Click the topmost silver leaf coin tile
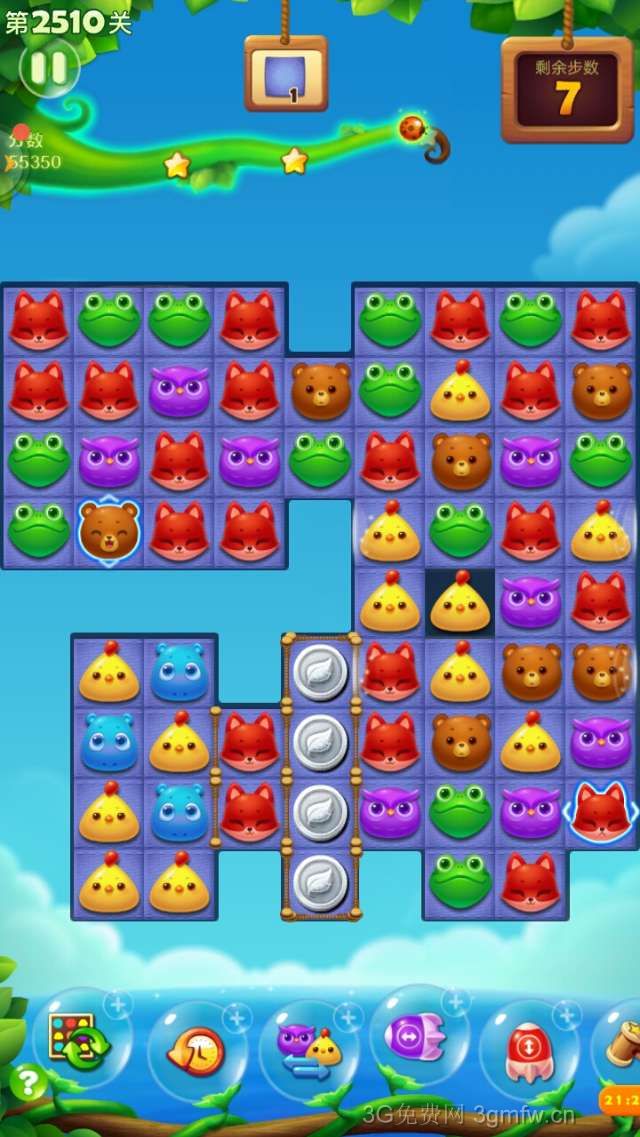This screenshot has height=1137, width=640. pos(321,672)
